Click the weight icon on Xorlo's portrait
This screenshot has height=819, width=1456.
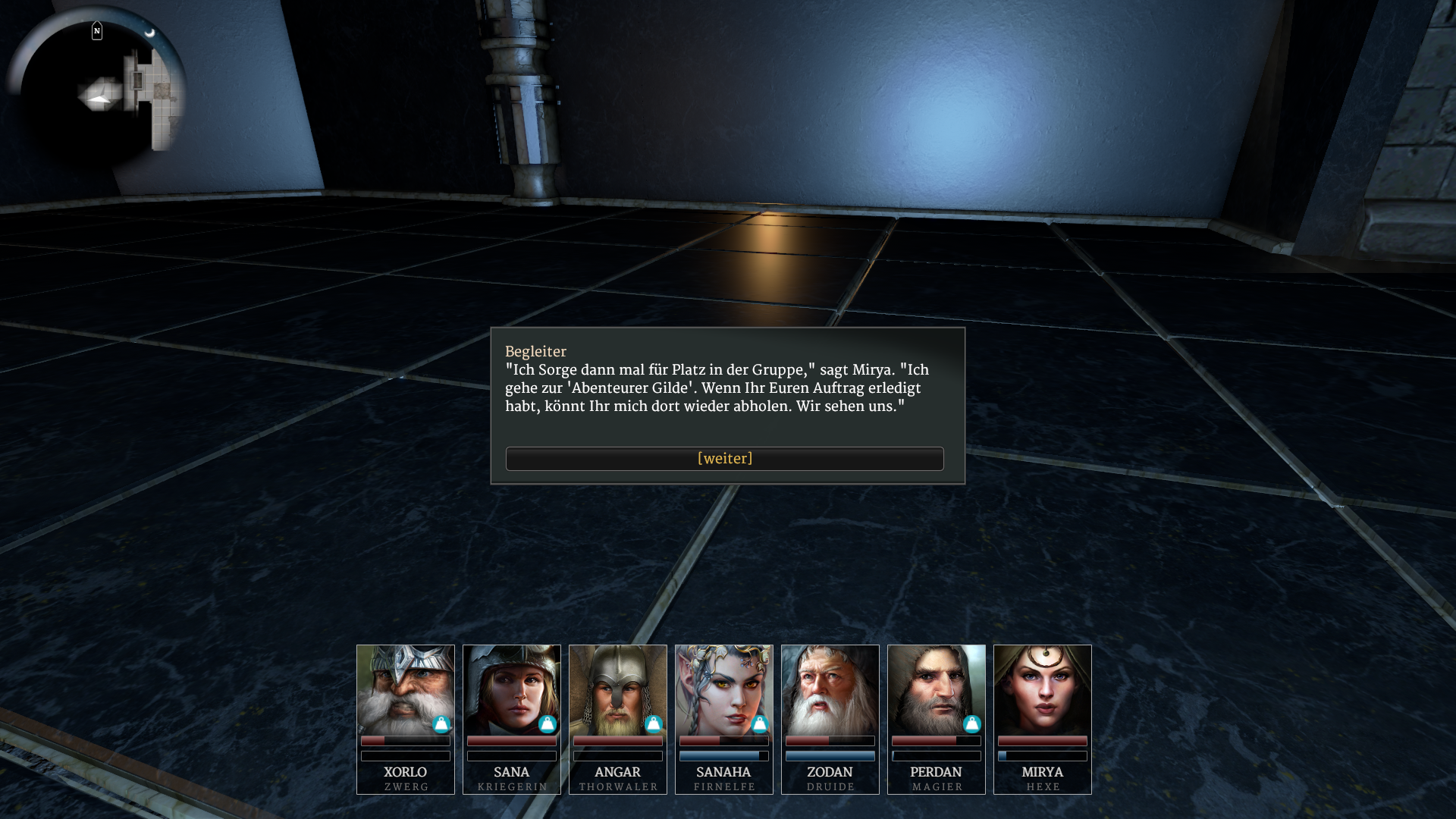coord(441,724)
